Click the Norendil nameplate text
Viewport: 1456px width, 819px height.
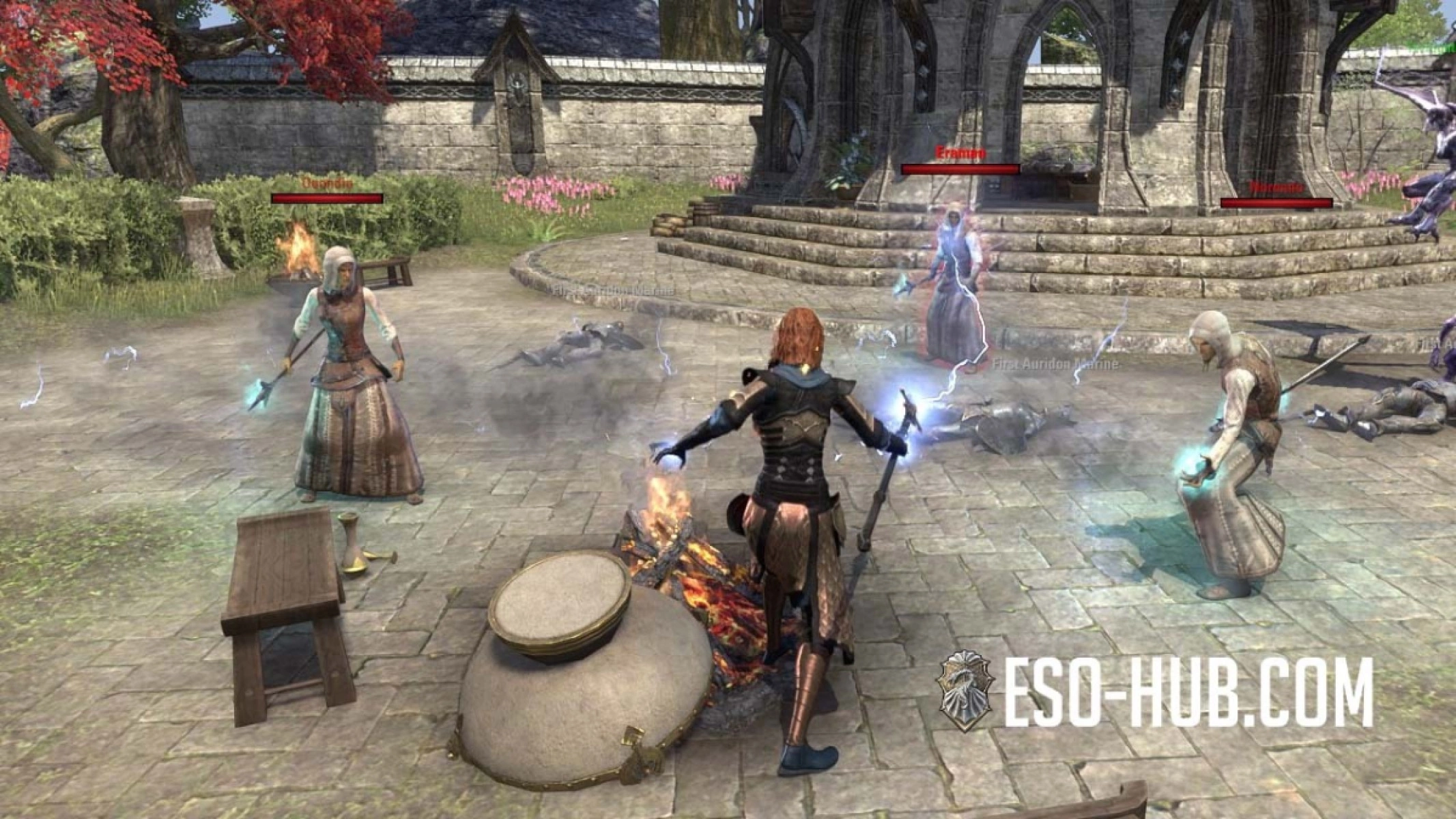tap(1278, 186)
